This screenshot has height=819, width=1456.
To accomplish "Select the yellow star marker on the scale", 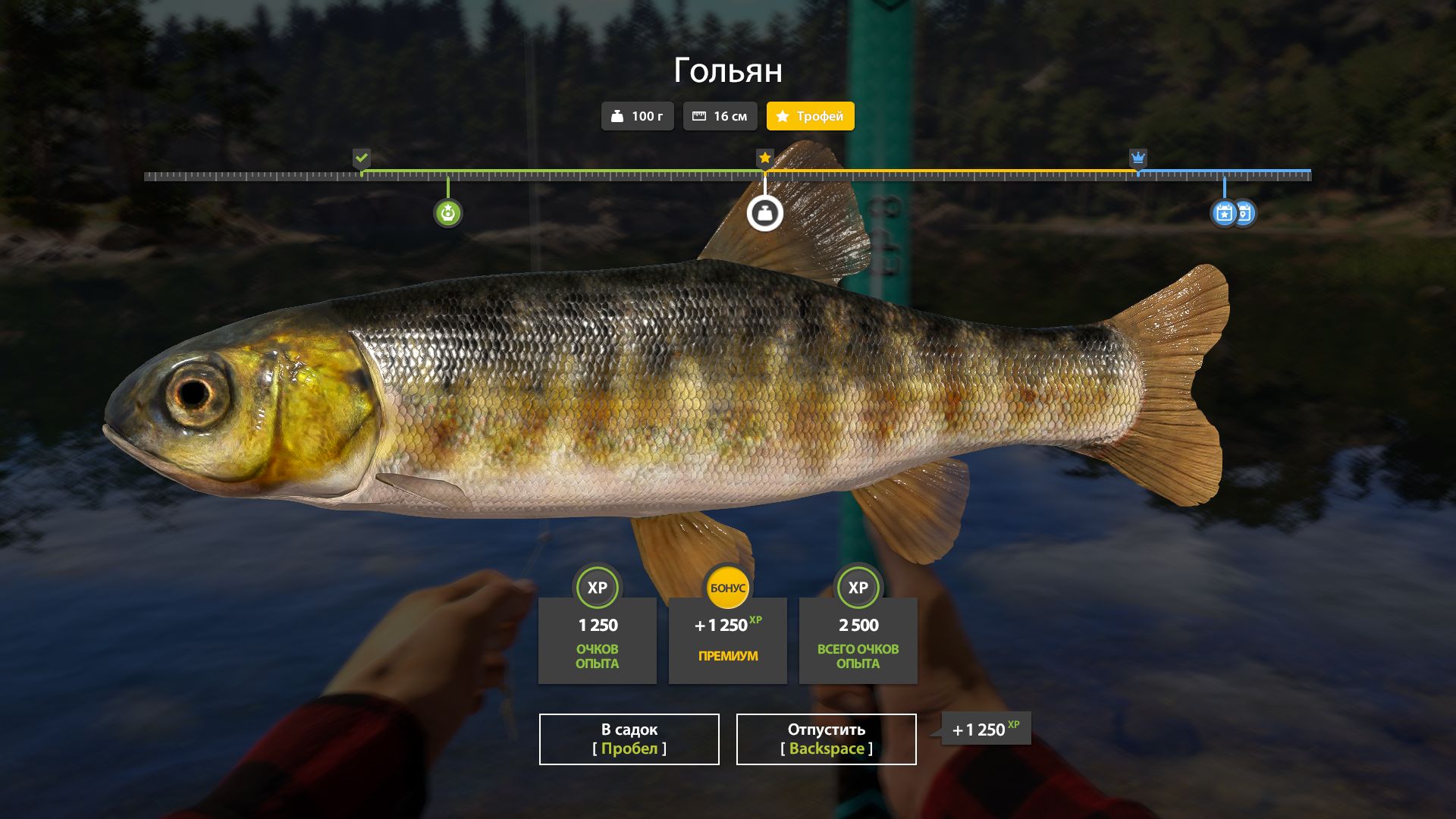I will [764, 158].
